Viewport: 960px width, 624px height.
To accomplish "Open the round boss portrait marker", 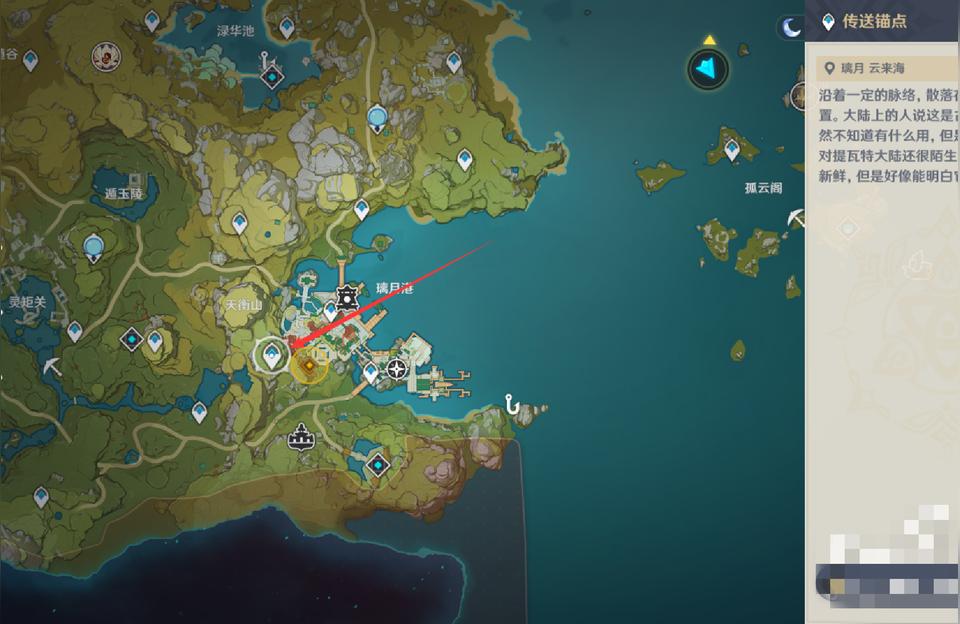I will tap(101, 60).
